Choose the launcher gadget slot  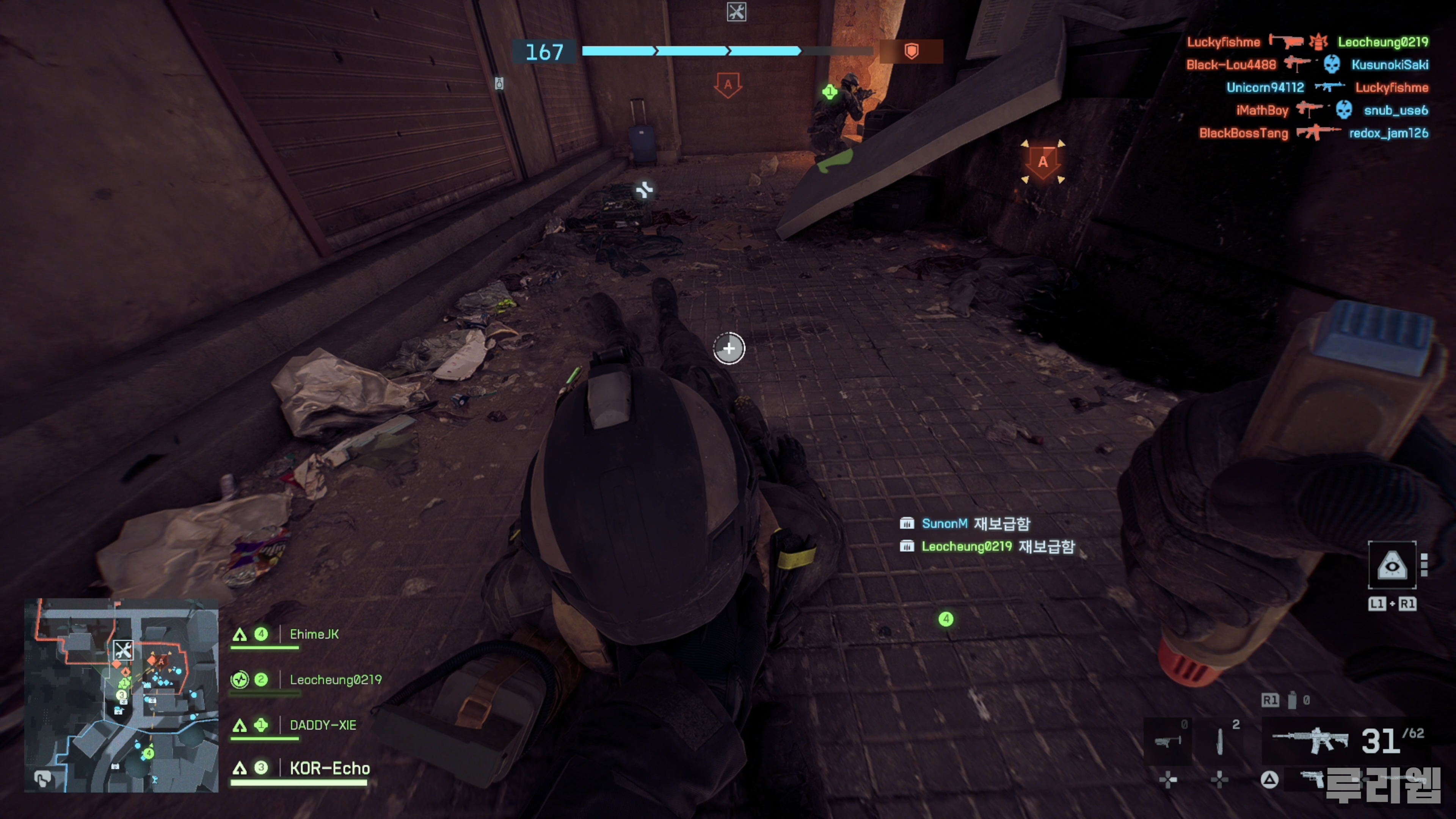tap(1168, 741)
